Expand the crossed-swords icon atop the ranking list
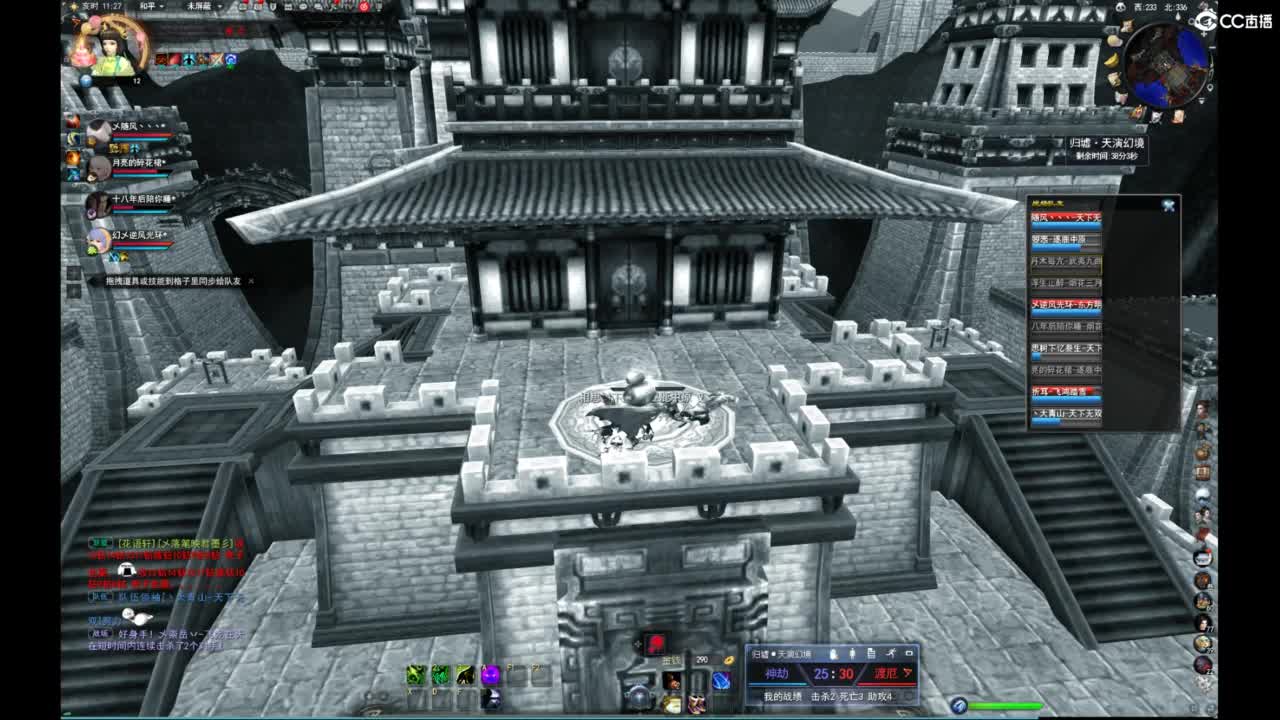This screenshot has width=1280, height=720. (1168, 205)
